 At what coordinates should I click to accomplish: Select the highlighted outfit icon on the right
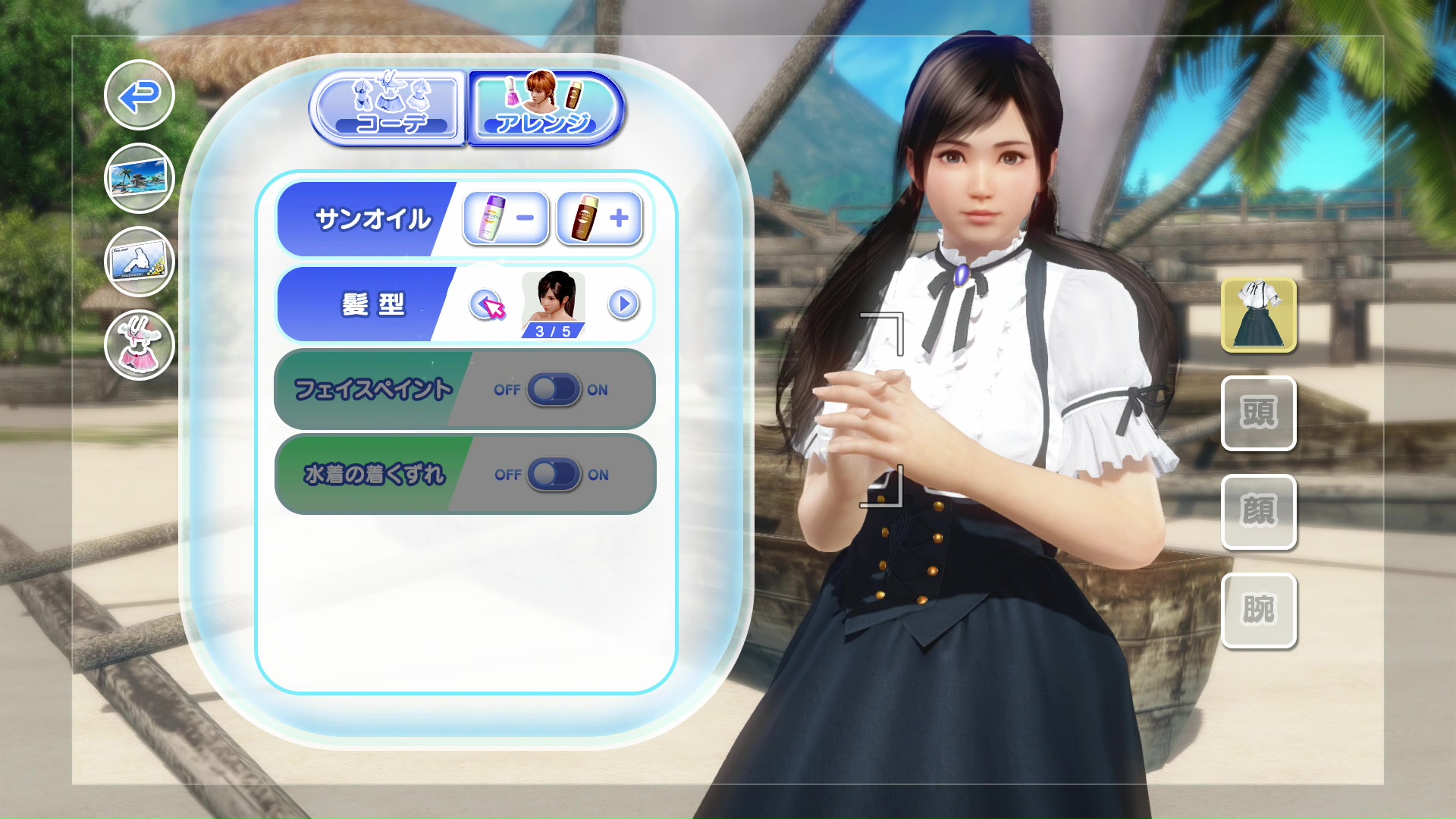tap(1259, 316)
